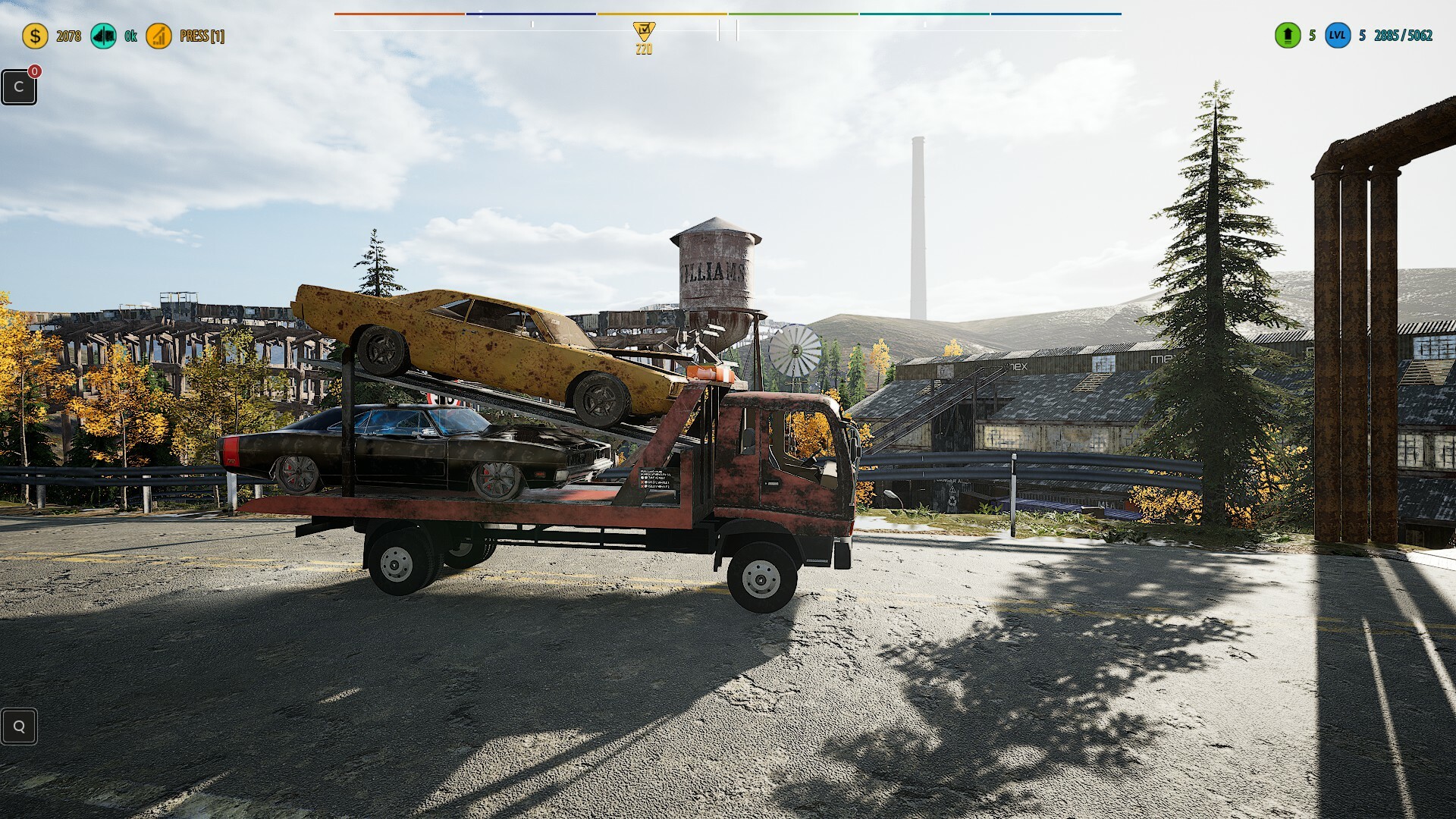Toggle the Q keybind panel open

point(19,726)
